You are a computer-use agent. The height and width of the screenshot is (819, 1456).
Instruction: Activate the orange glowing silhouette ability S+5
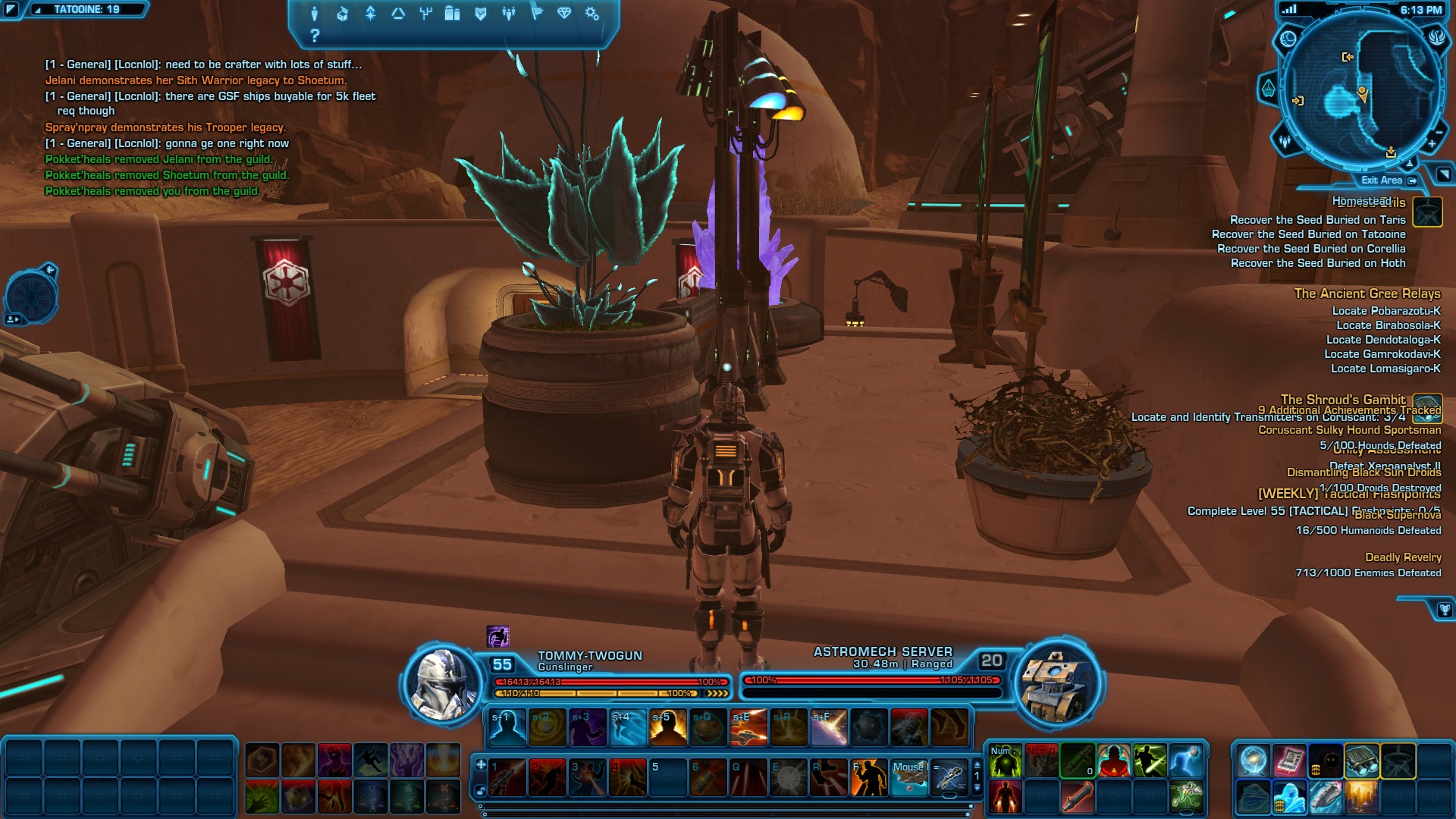coord(668,727)
